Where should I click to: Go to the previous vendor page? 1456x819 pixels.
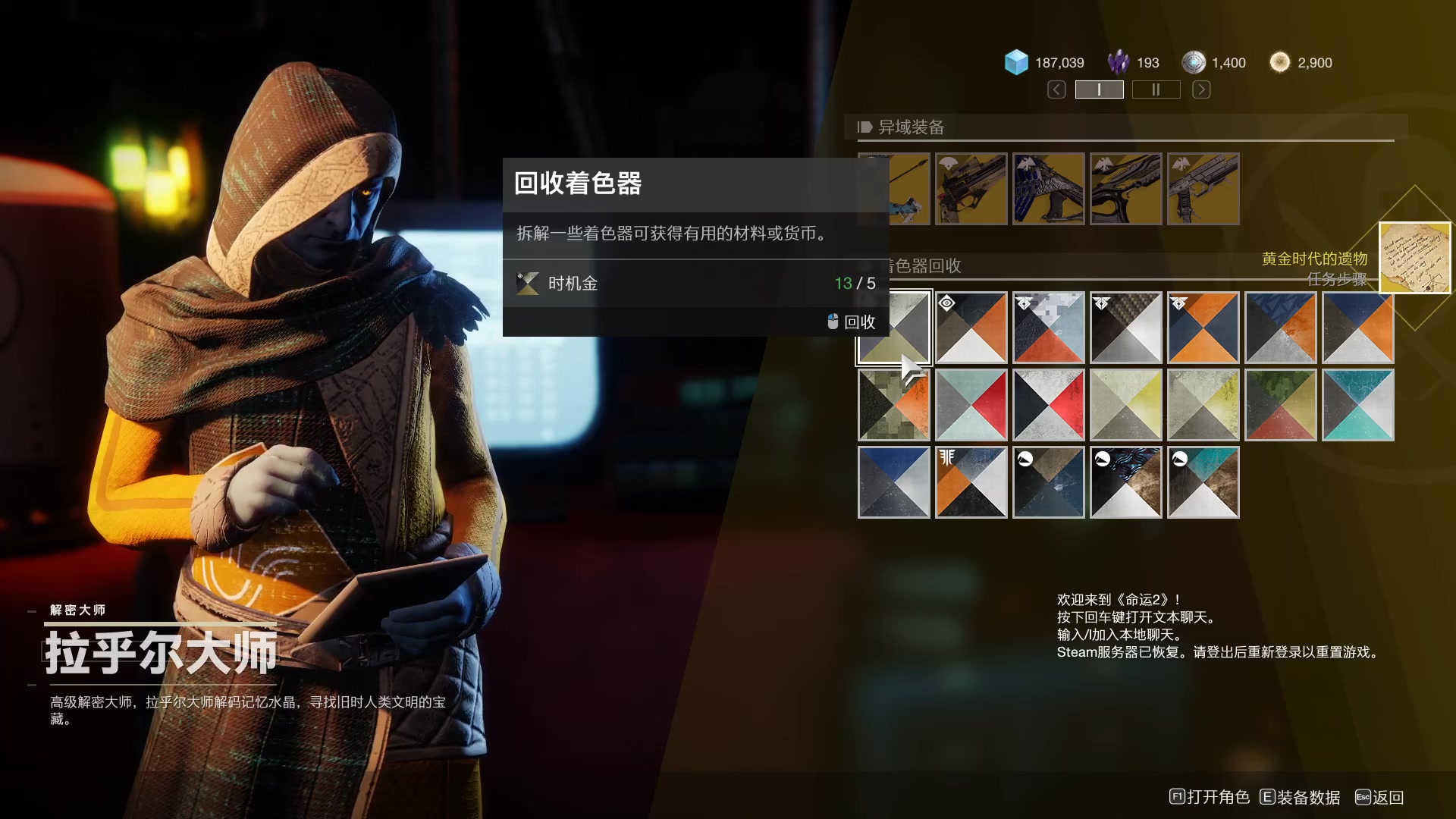click(x=1056, y=89)
